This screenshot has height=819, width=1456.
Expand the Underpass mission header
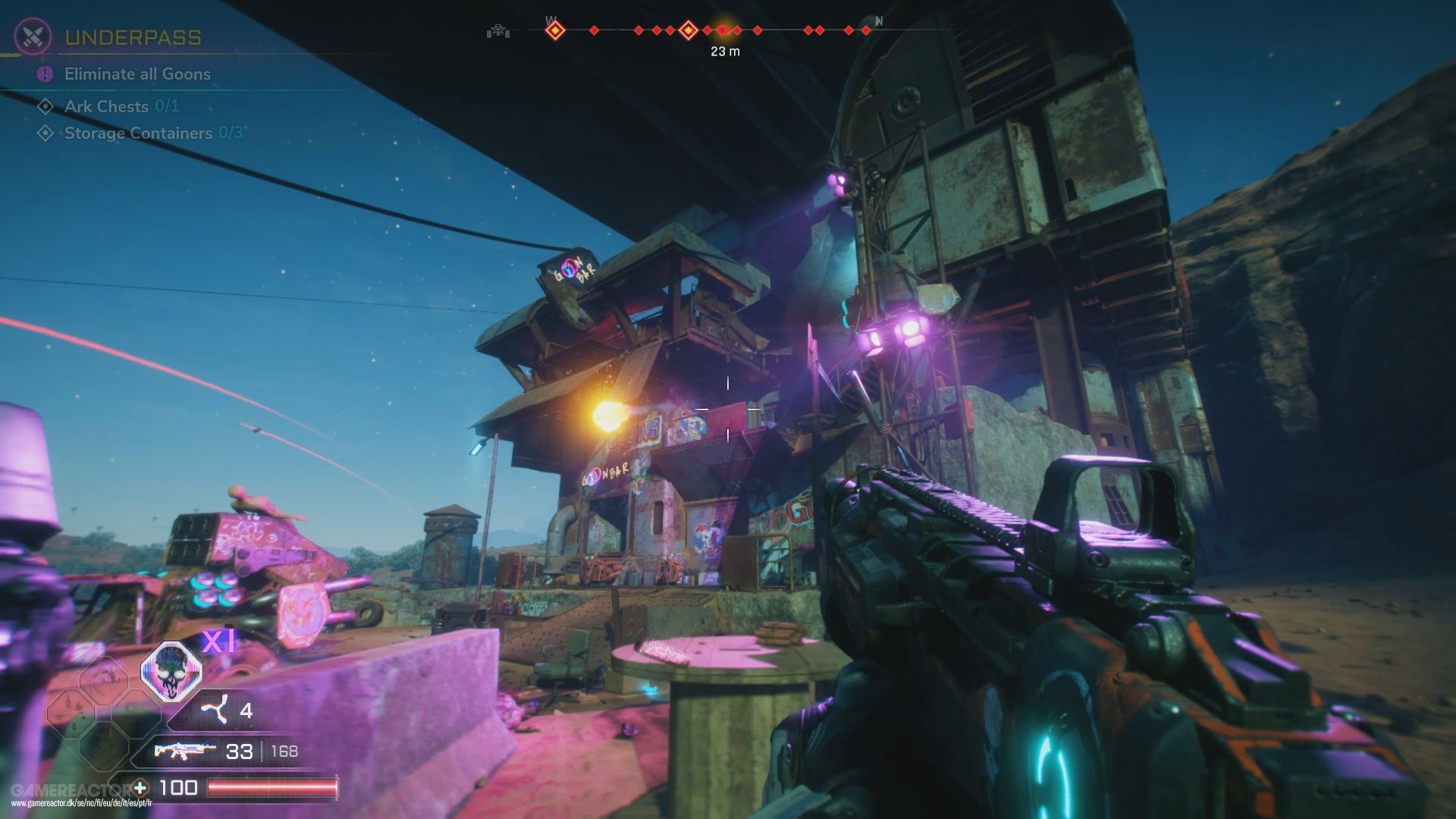tap(133, 36)
